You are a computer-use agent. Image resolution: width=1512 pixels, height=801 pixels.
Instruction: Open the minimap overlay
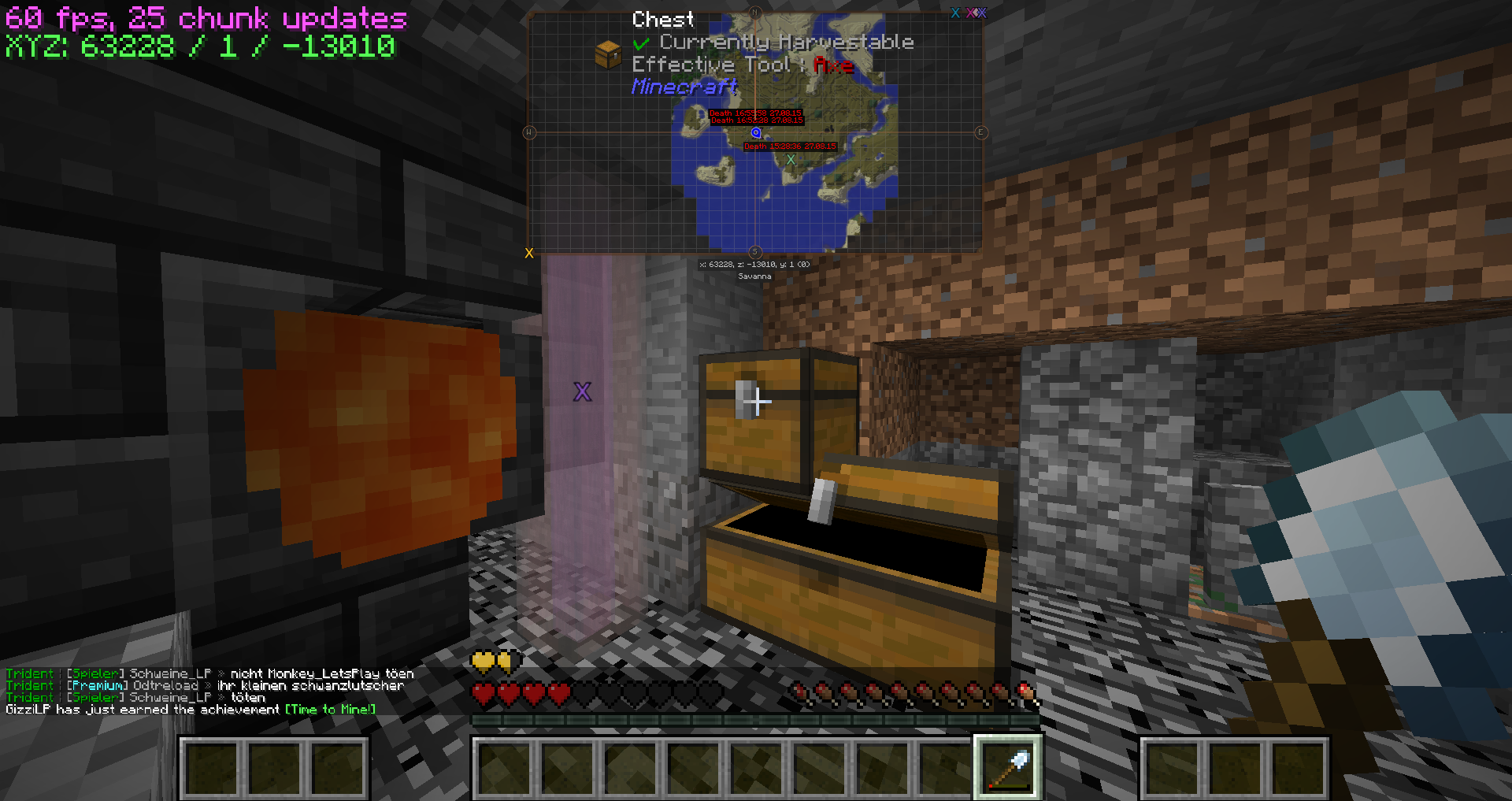(x=754, y=132)
